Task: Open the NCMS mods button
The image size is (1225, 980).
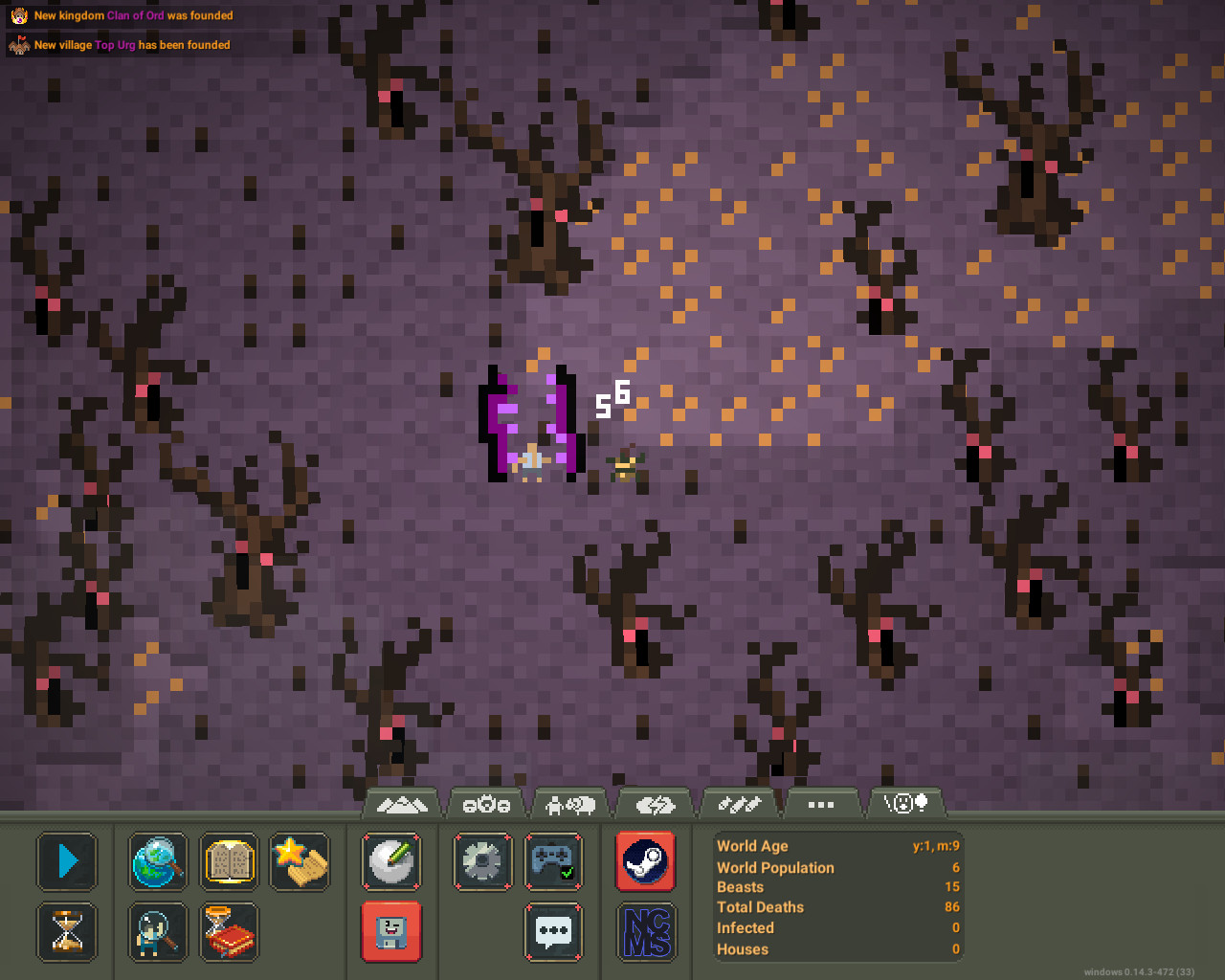Action: click(x=646, y=931)
